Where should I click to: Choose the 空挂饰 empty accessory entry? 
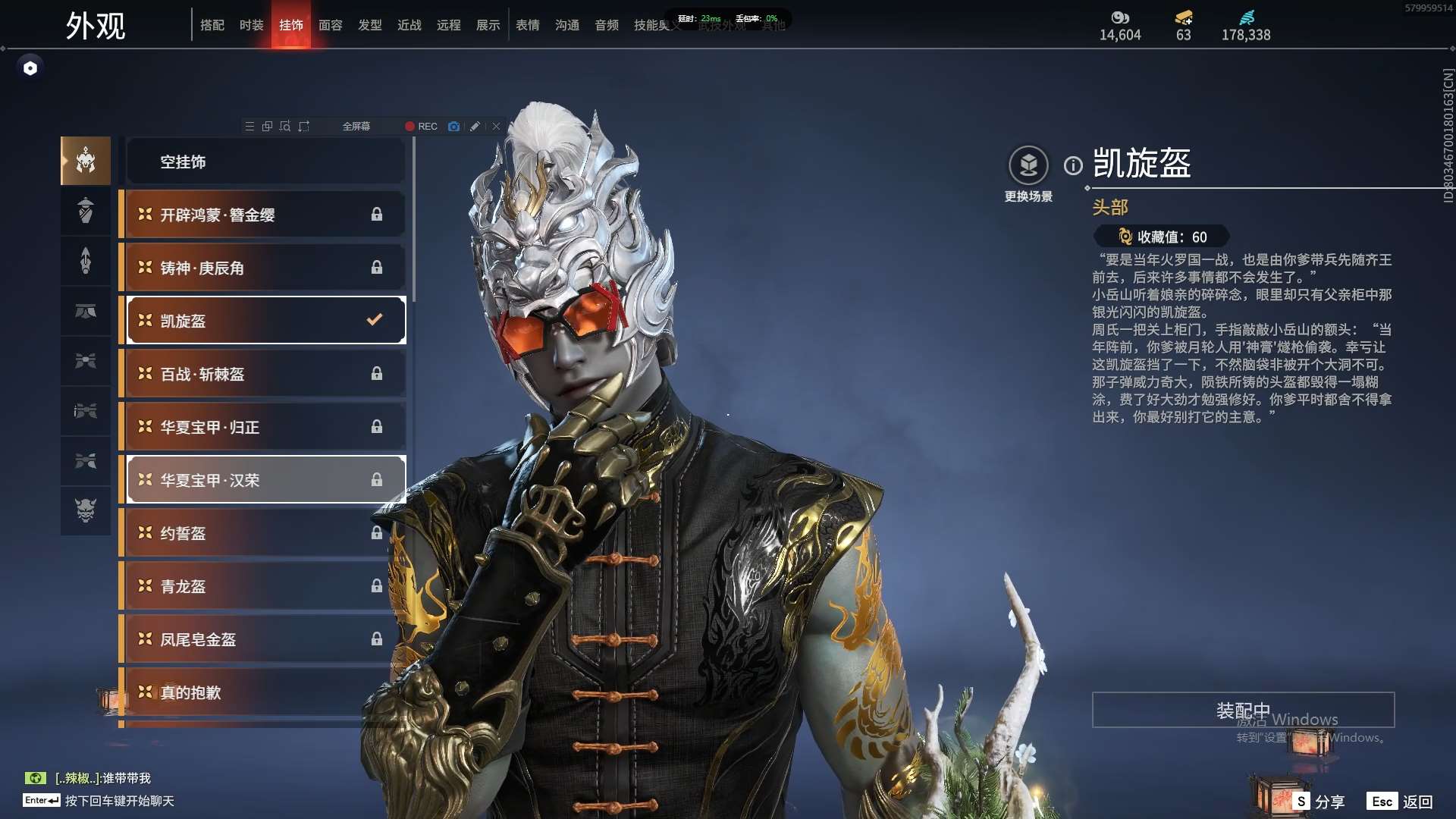tap(265, 162)
